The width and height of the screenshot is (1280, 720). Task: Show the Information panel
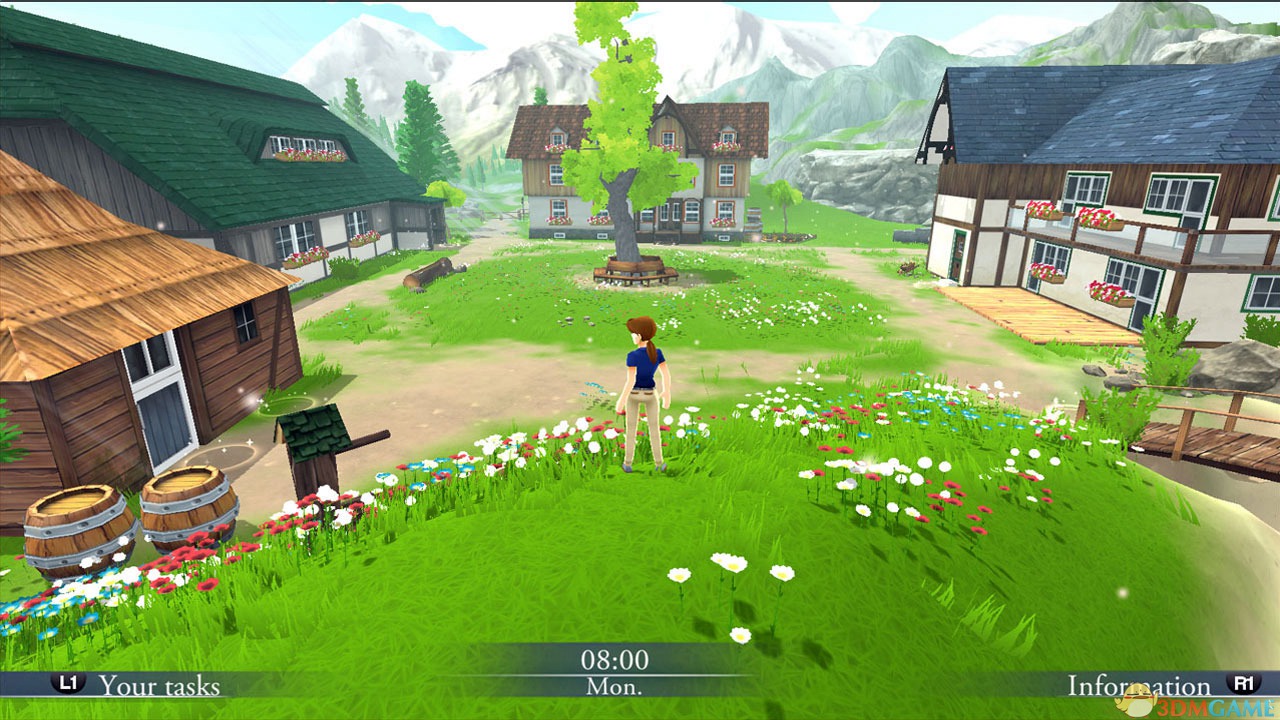coord(1139,686)
